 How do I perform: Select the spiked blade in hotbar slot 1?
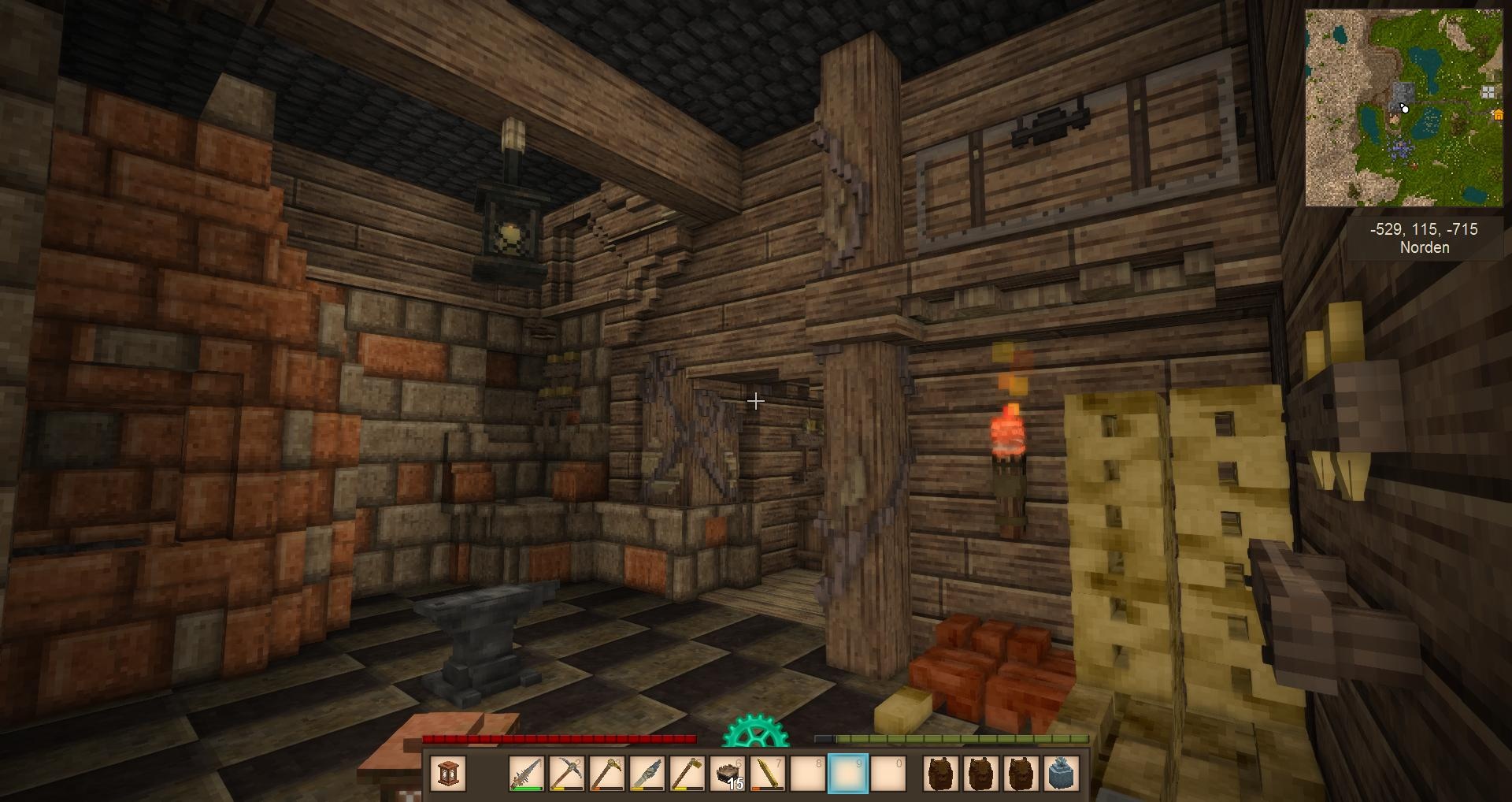[x=528, y=773]
